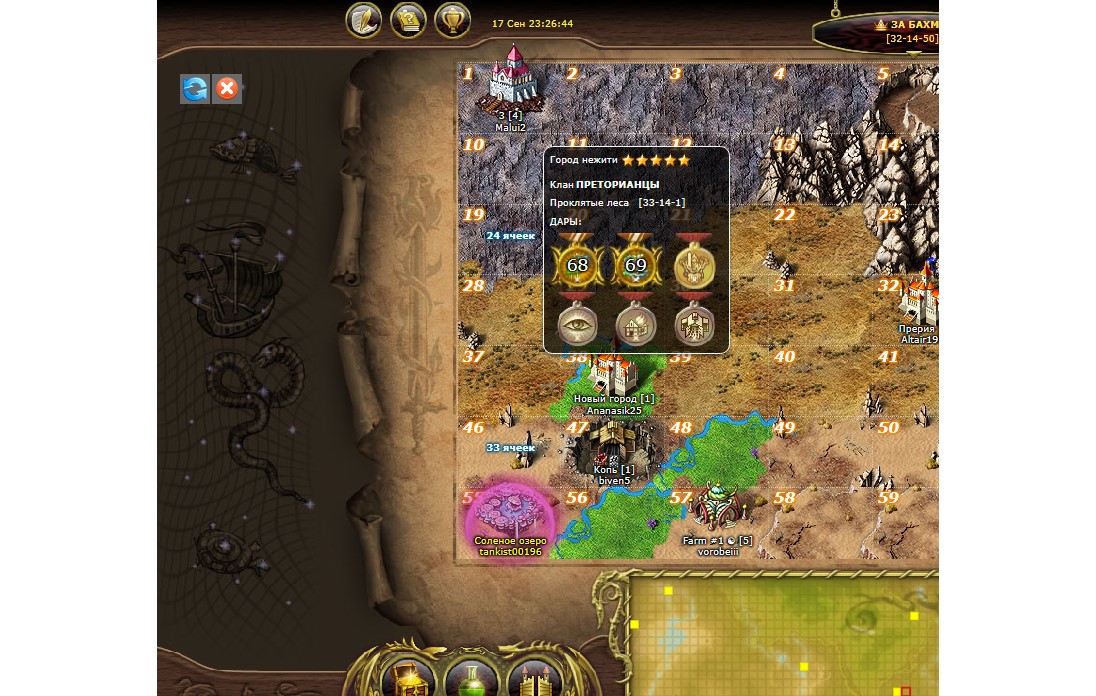The image size is (1096, 696).
Task: Open the quest scroll icon
Action: click(408, 20)
